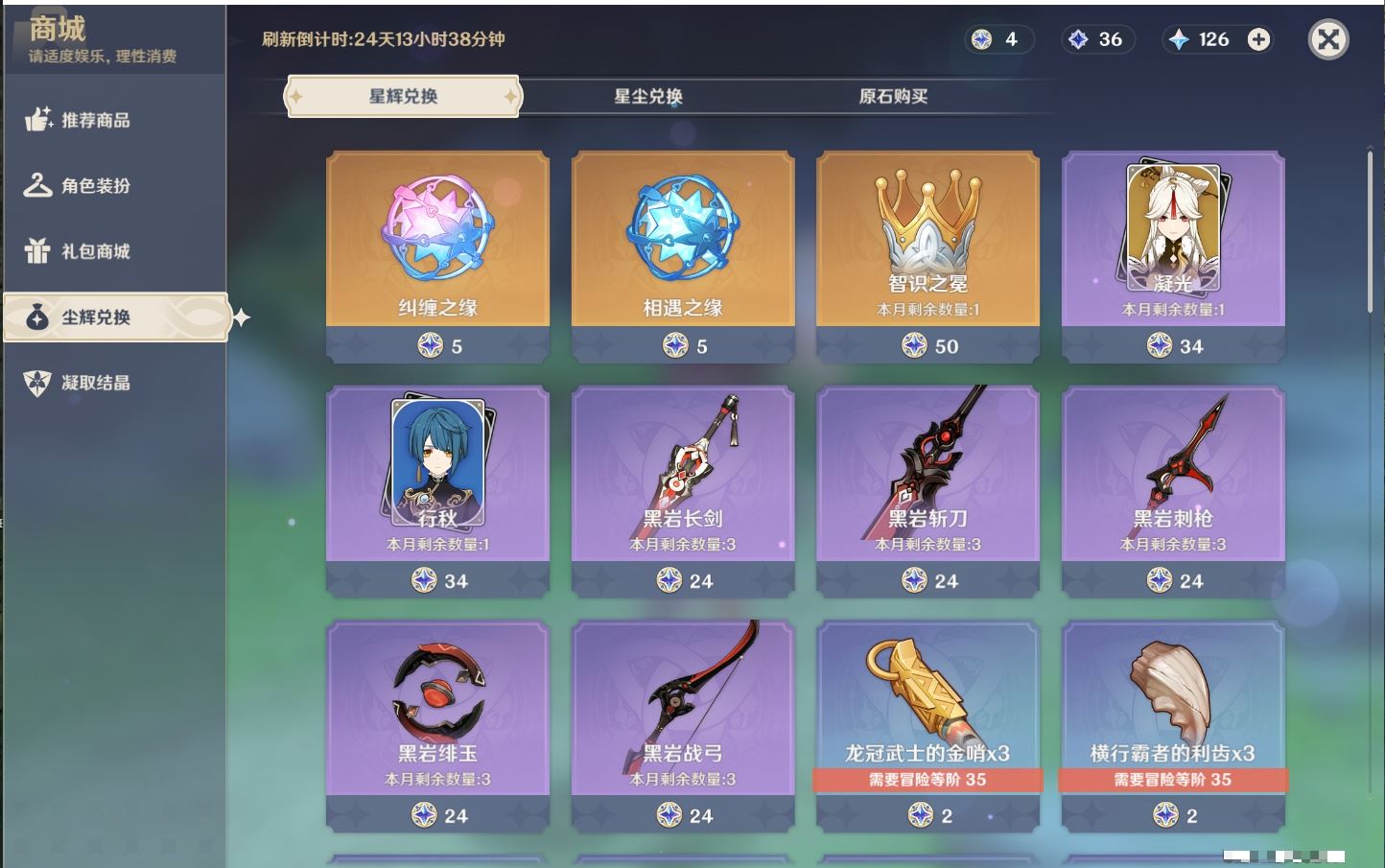Select the 星辉兑换 tab
This screenshot has width=1385, height=868.
pyautogui.click(x=403, y=96)
